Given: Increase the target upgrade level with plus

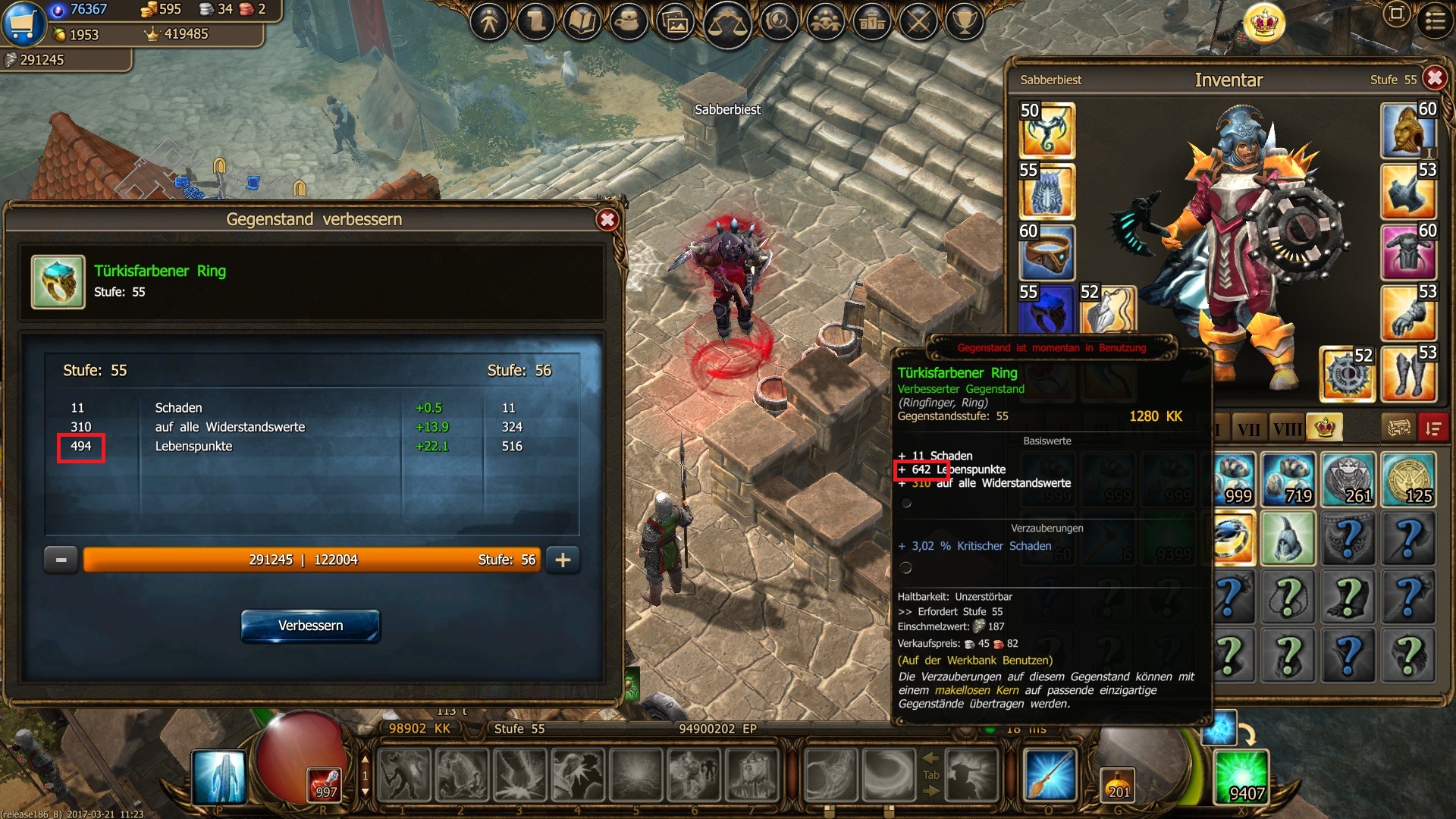Looking at the screenshot, I should (x=563, y=560).
